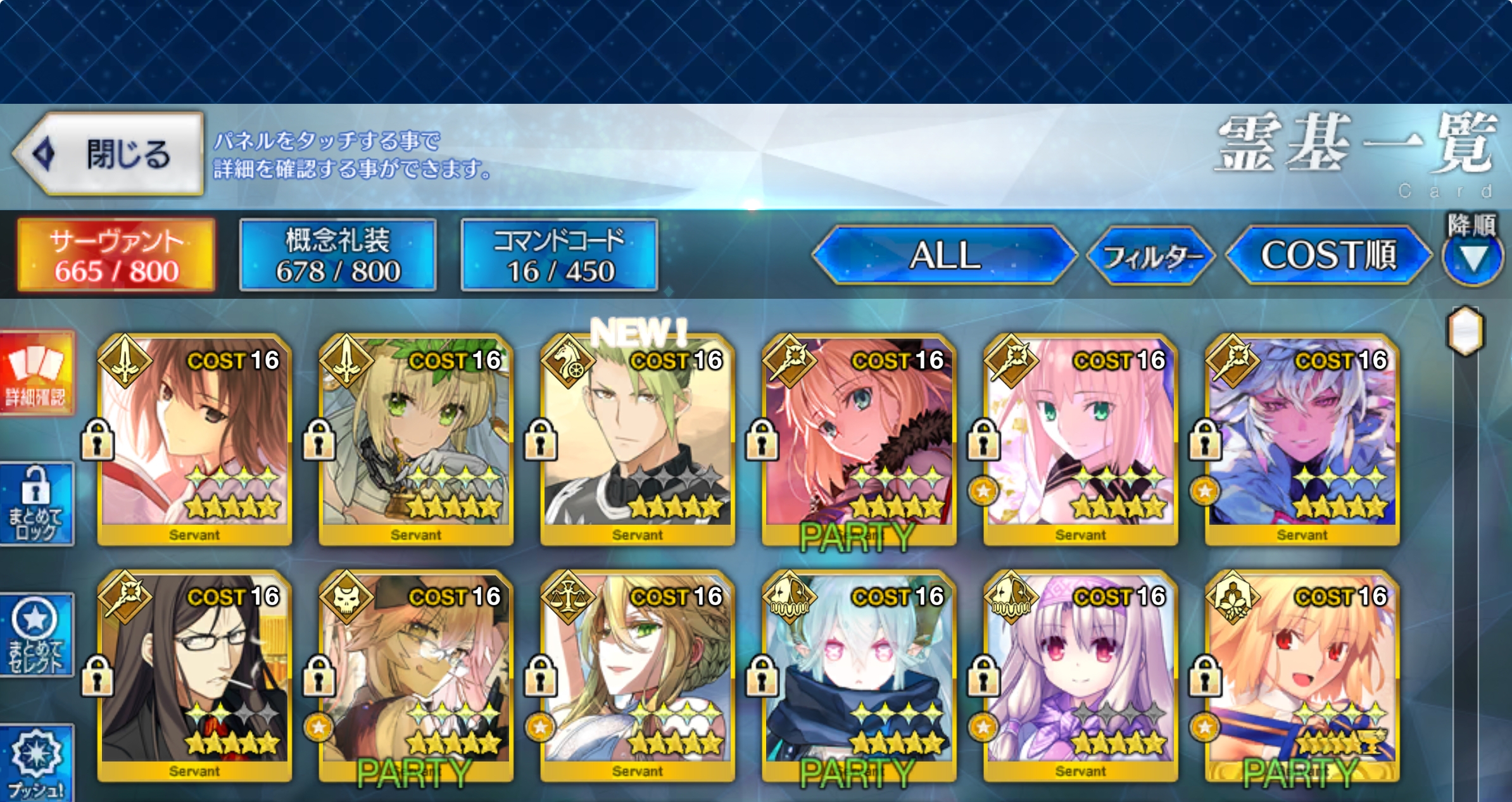Click the まとめてセレクト bulk select button
Image resolution: width=1512 pixels, height=802 pixels.
pos(36,635)
